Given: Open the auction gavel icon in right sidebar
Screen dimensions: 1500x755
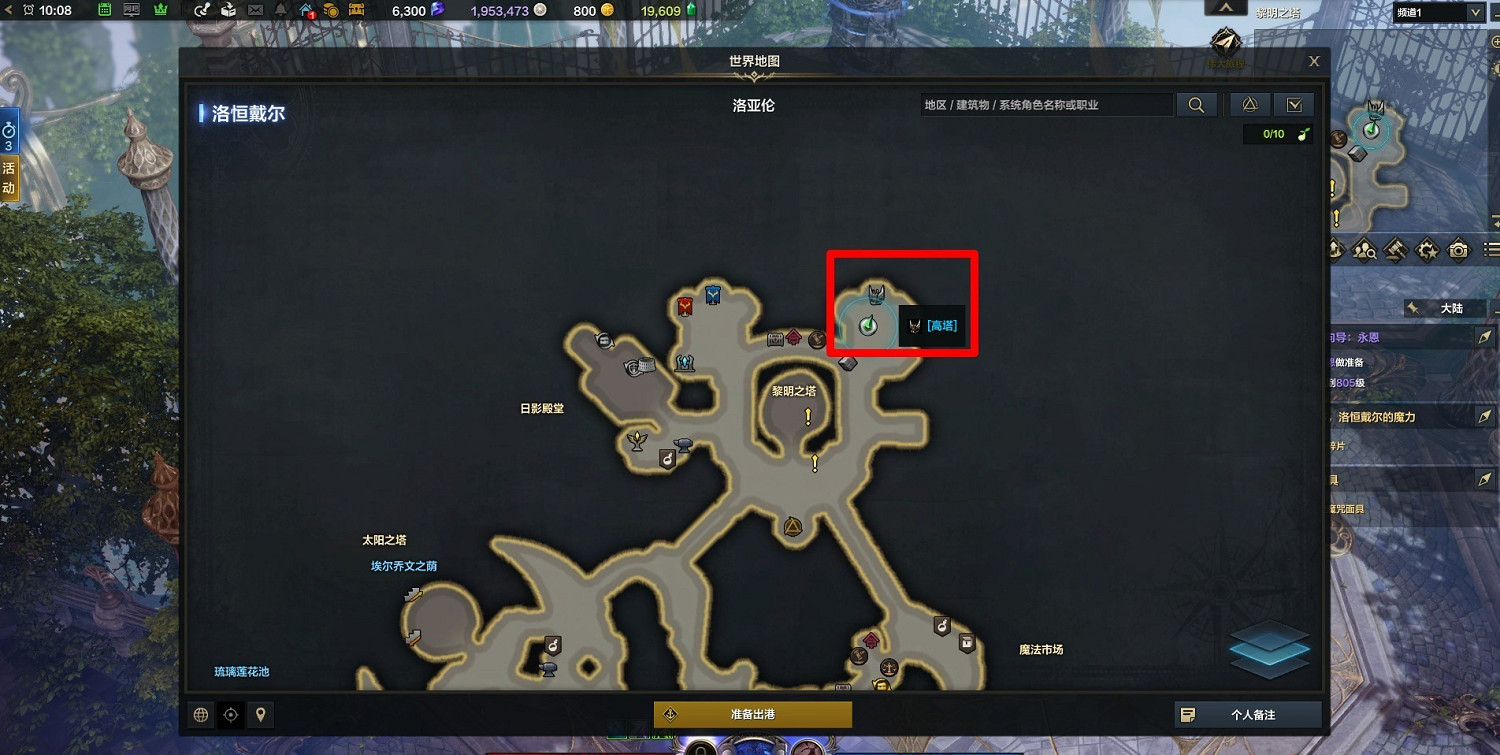Looking at the screenshot, I should click(1396, 250).
